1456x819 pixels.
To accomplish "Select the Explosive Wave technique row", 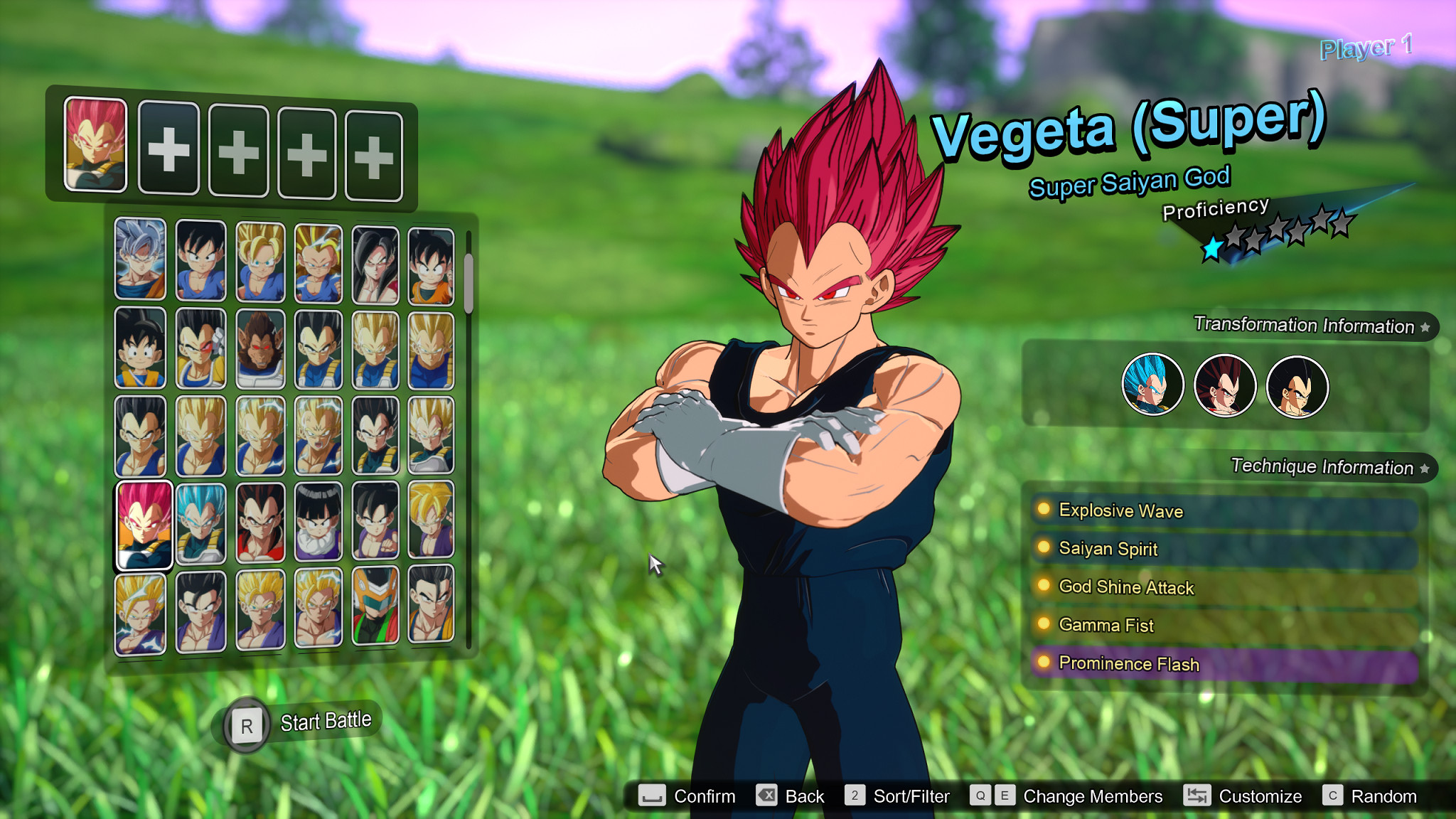I will [x=1223, y=511].
